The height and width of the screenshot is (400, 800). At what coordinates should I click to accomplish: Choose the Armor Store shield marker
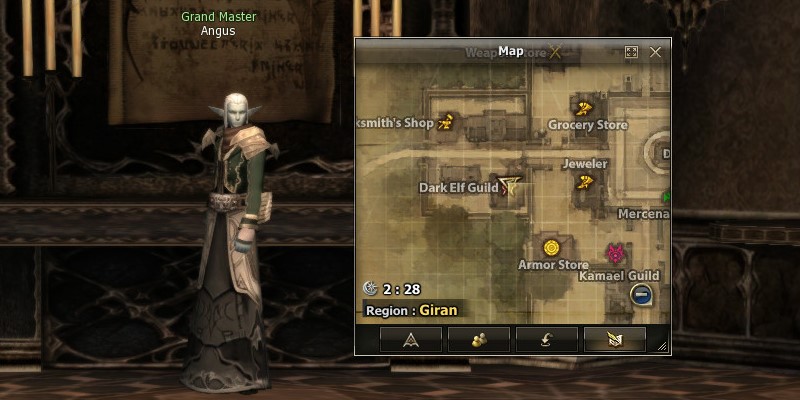(x=551, y=247)
